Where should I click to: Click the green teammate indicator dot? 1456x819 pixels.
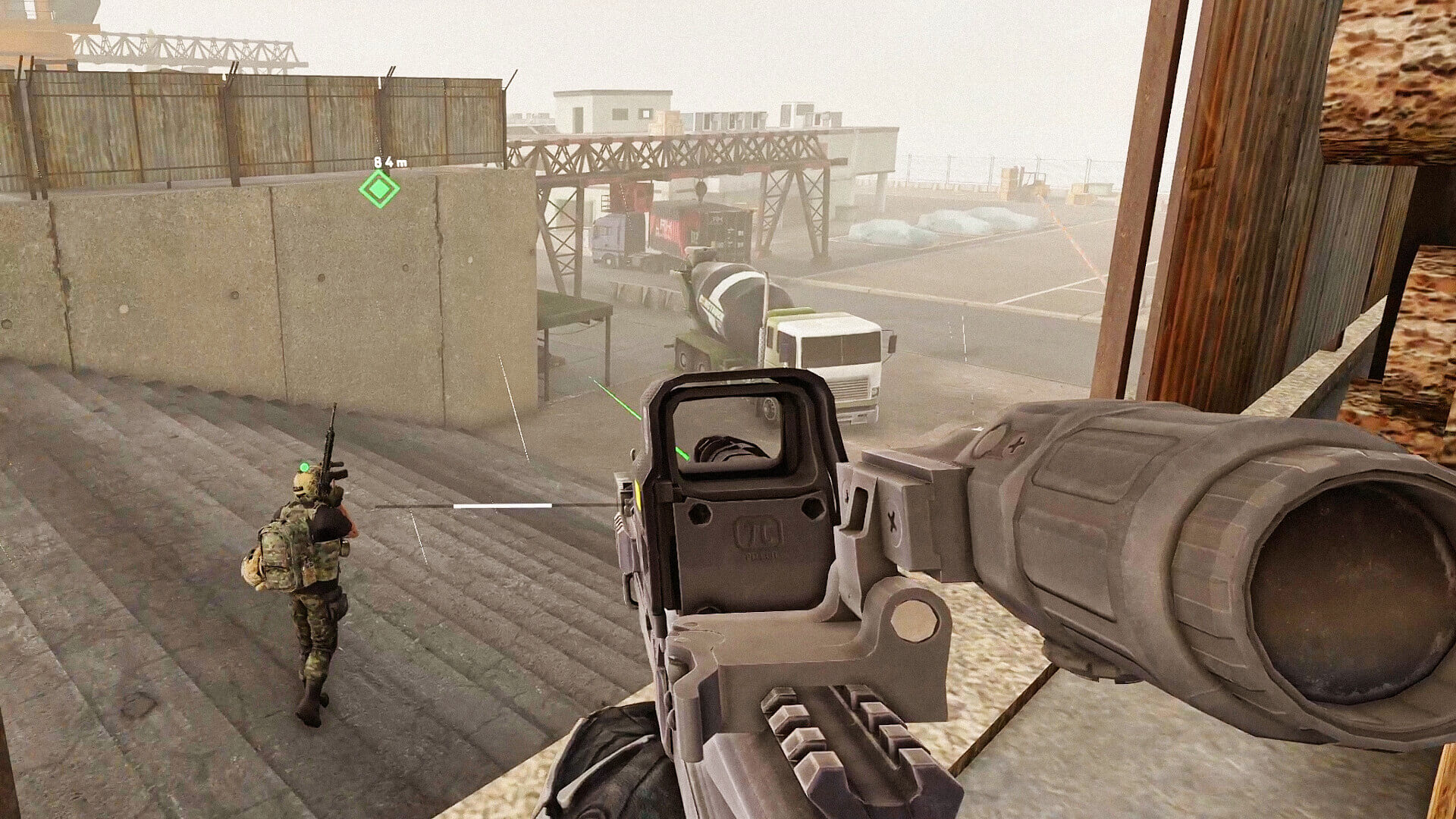click(304, 466)
